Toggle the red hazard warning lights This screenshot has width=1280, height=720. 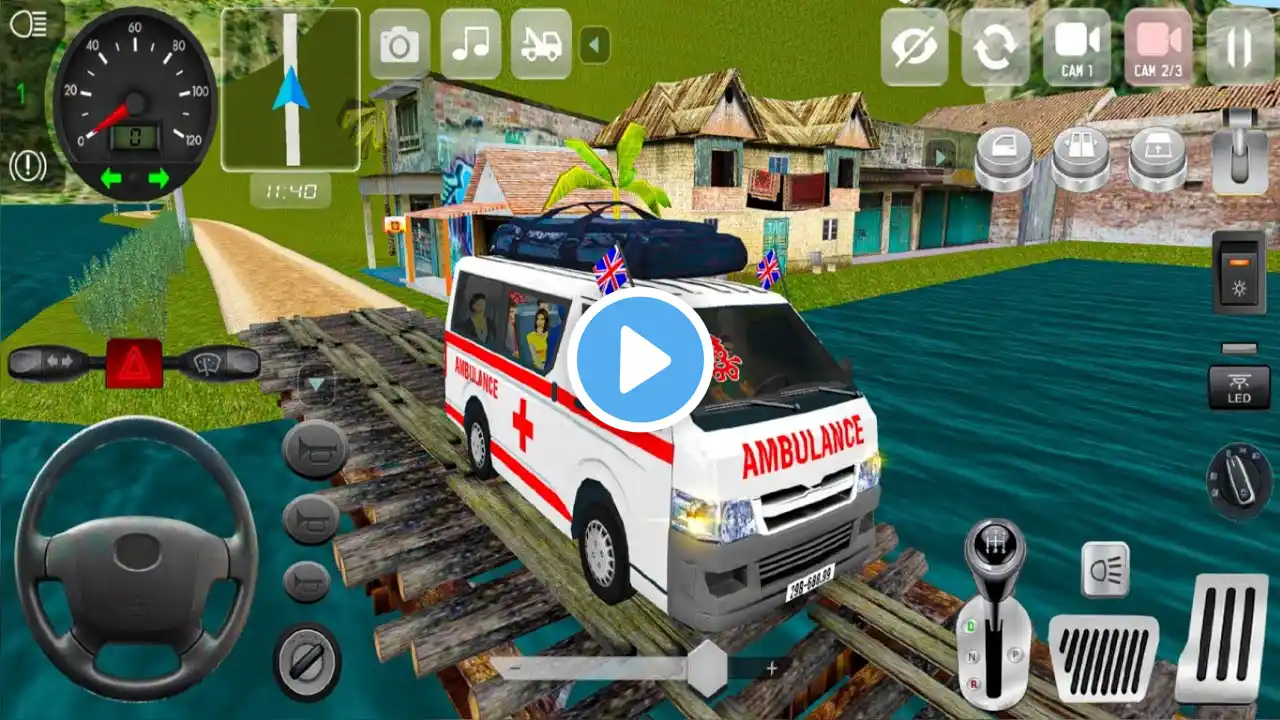134,364
